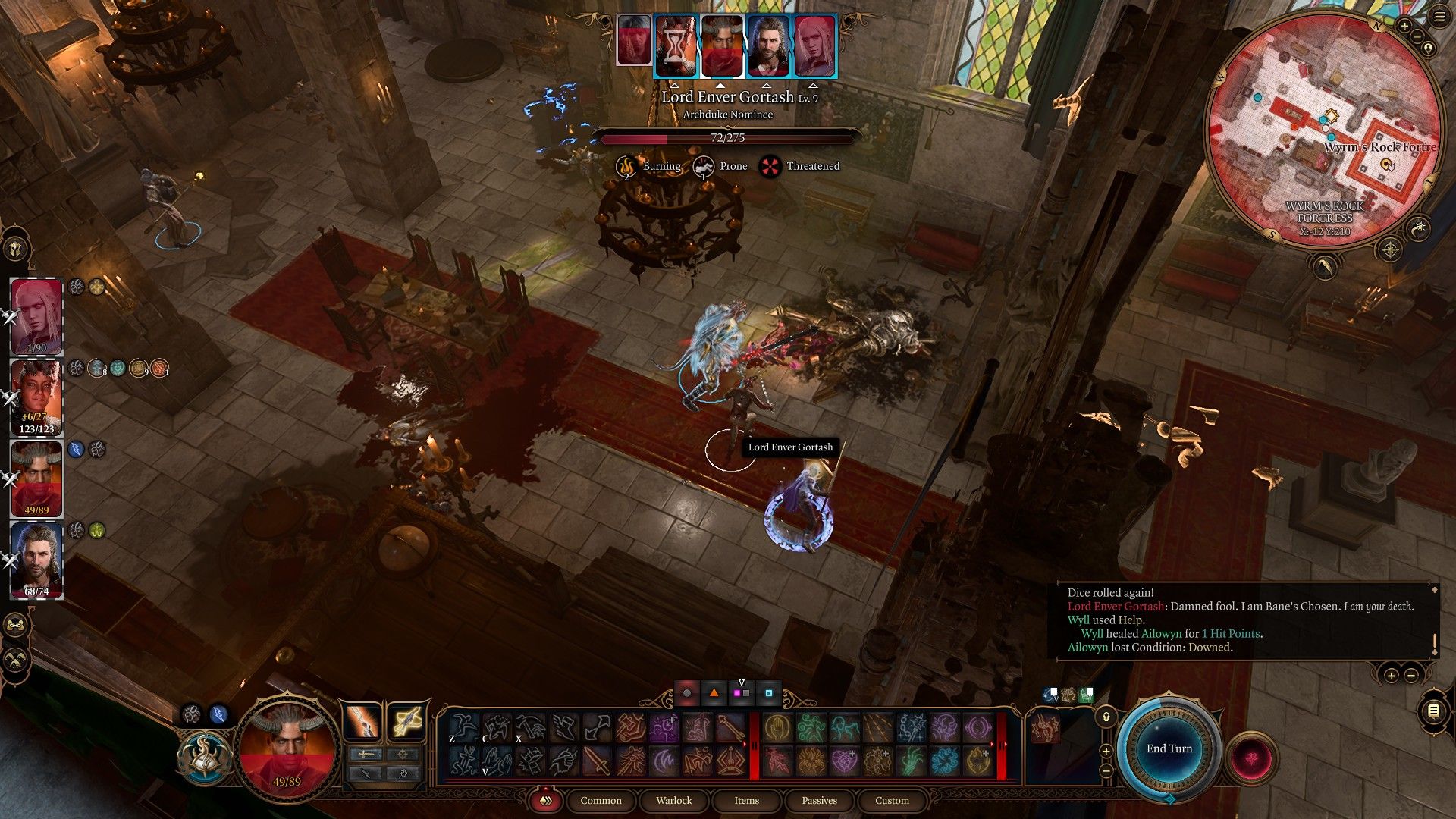The image size is (1456, 819).
Task: Select the bearded companion portrait with 68/74 HP
Action: coord(36,560)
